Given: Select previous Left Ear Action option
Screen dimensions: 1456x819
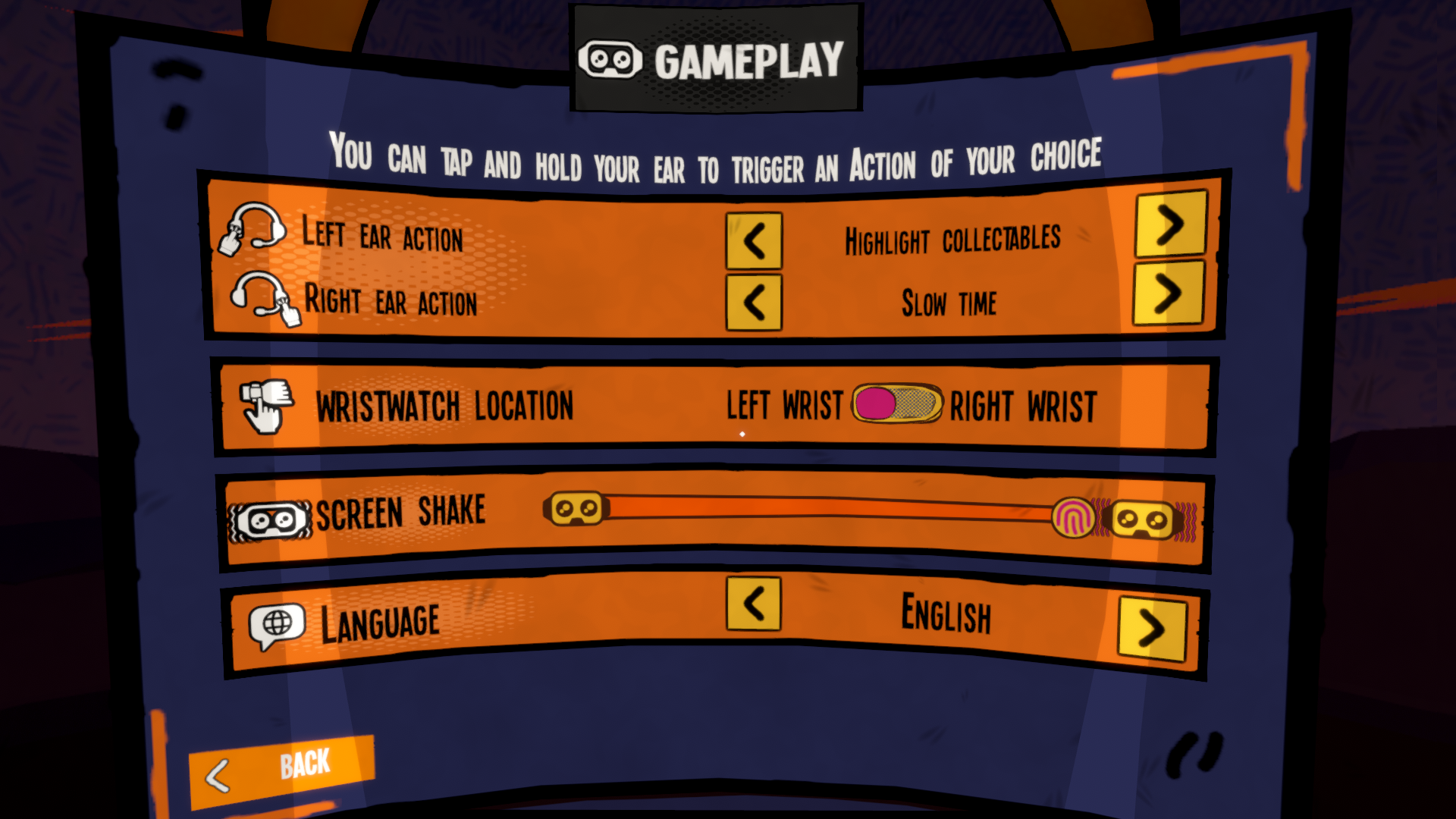Looking at the screenshot, I should coord(754,242).
